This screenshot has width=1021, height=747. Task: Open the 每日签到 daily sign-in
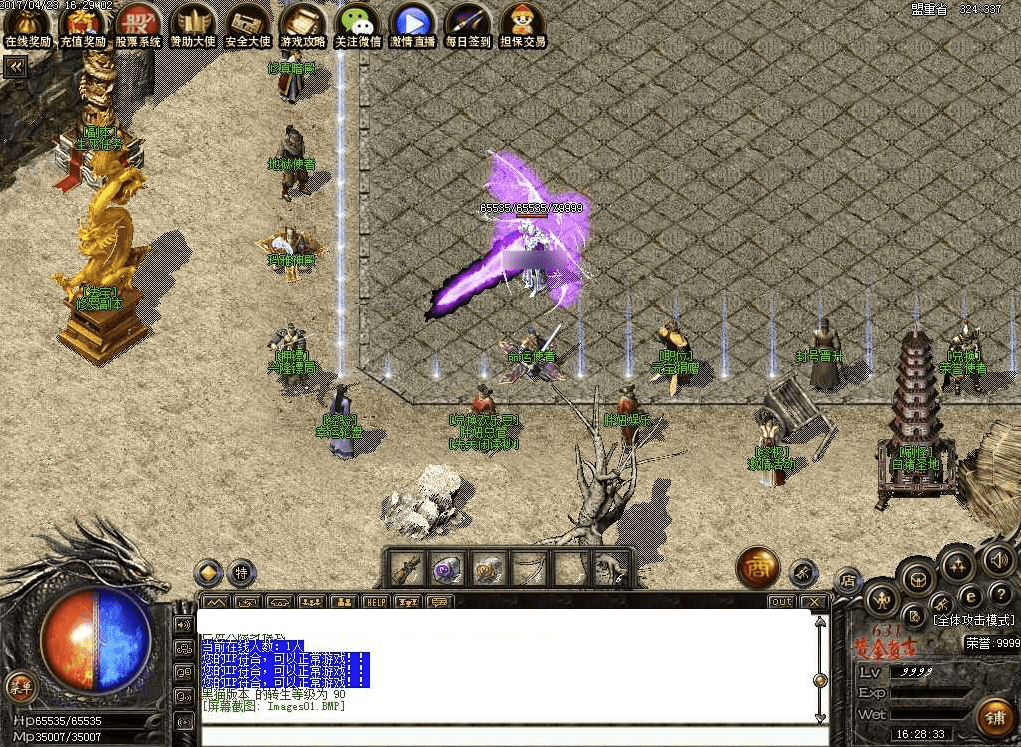(468, 25)
